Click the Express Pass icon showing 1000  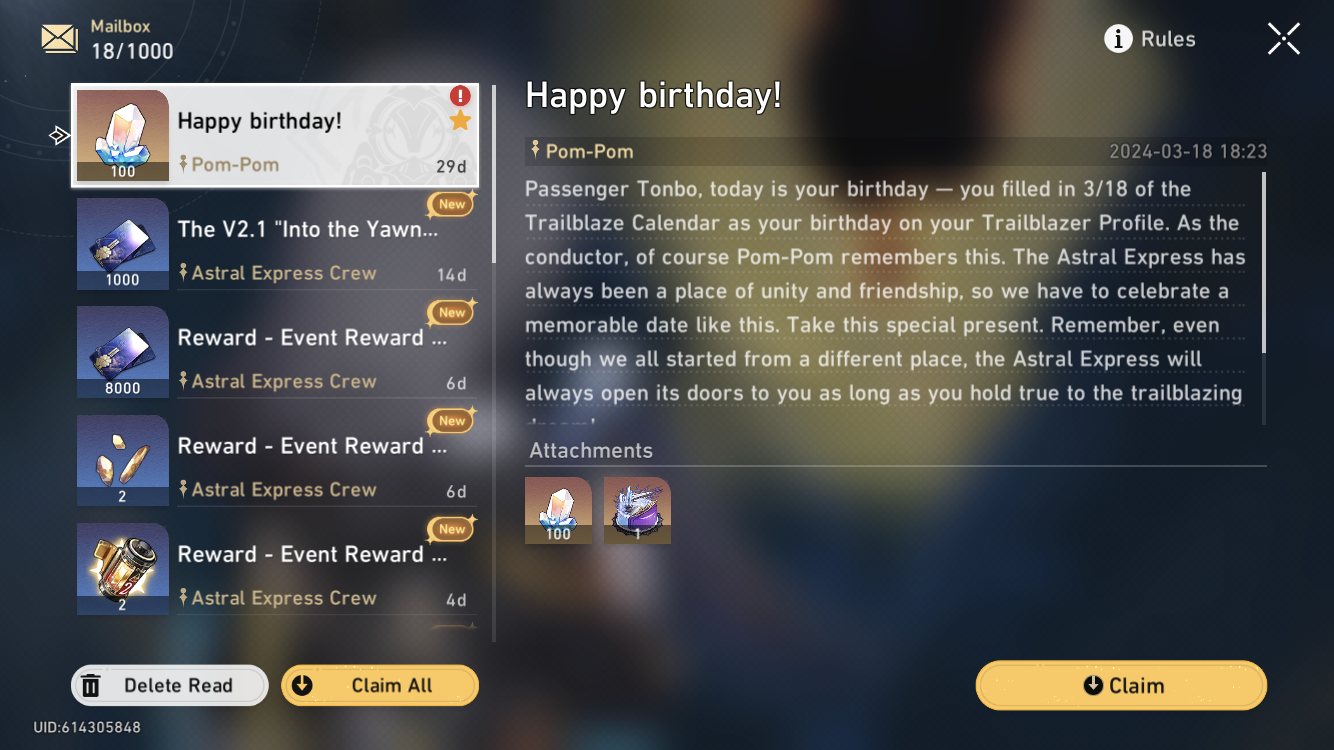[122, 242]
